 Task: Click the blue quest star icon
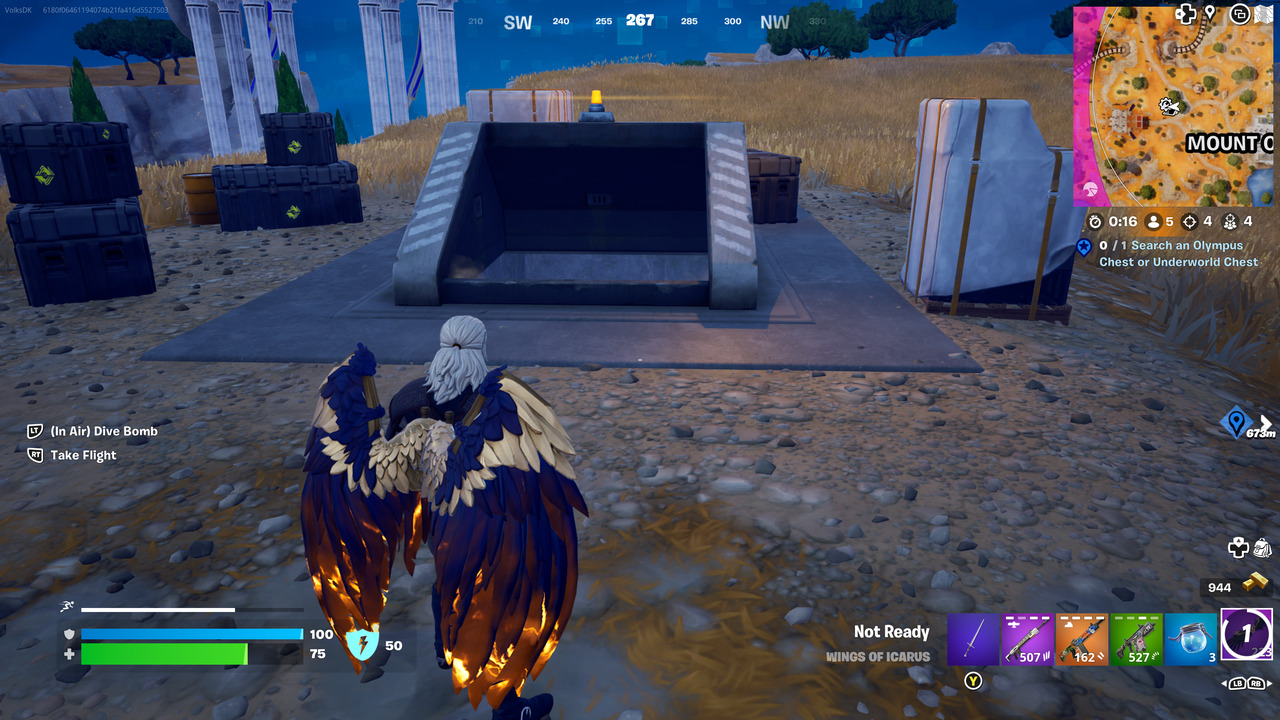coord(1083,245)
